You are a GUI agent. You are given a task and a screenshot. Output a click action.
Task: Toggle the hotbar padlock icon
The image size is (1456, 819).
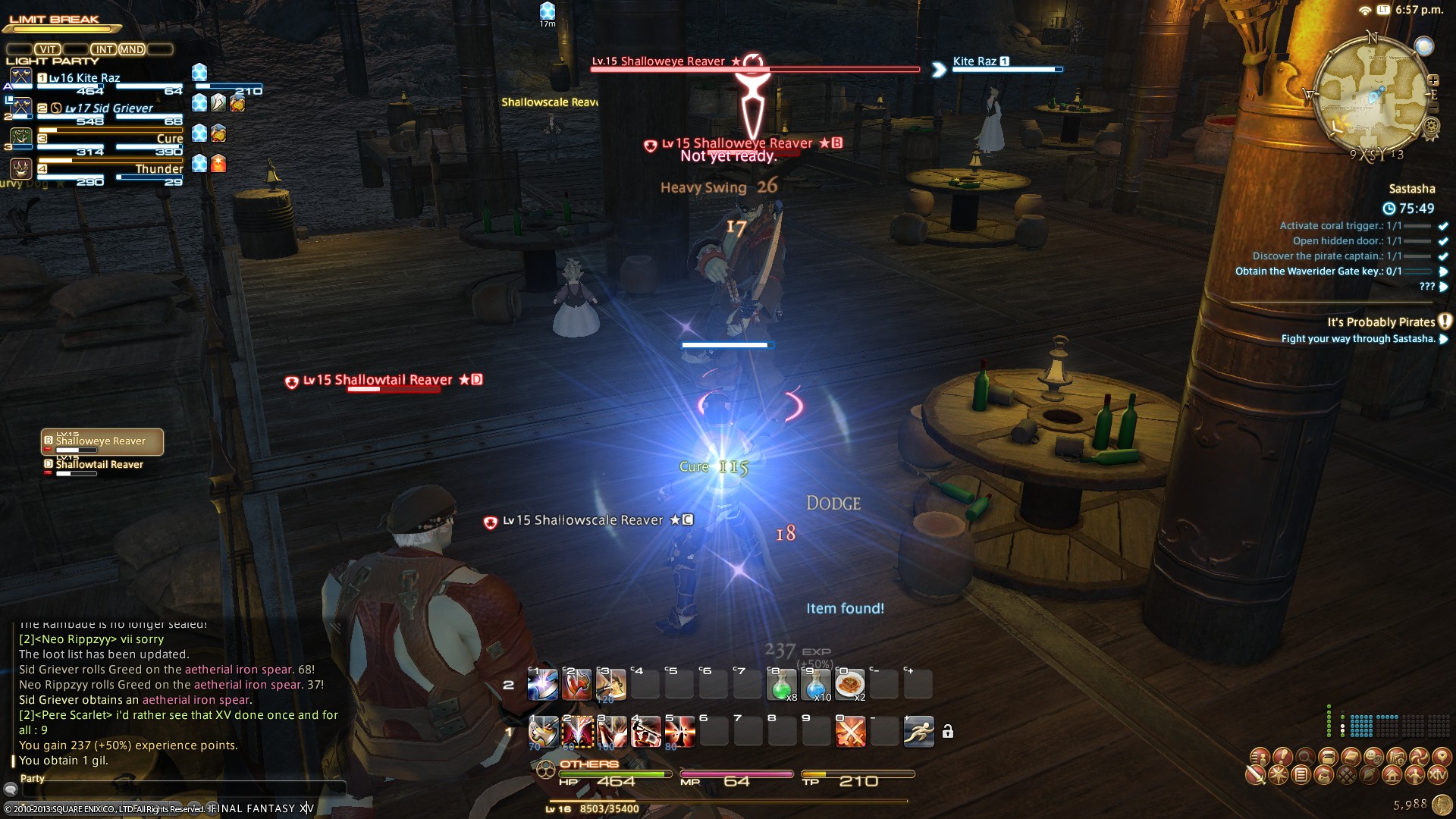tap(948, 732)
